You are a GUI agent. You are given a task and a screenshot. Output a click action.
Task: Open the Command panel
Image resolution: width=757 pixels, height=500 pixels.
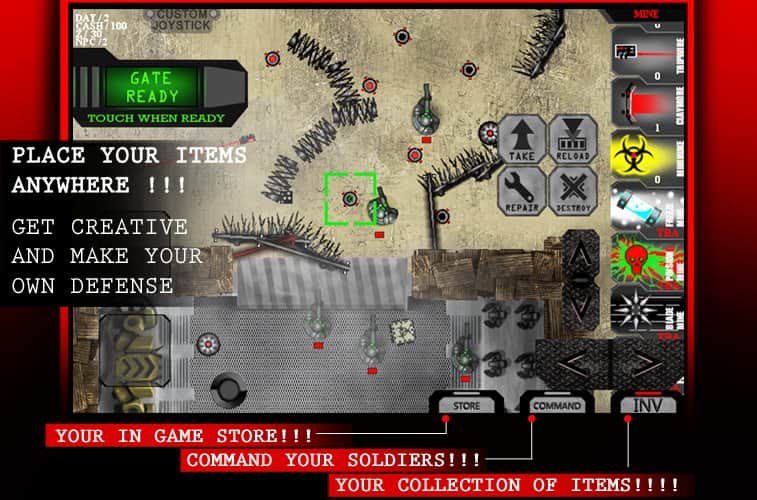[556, 405]
